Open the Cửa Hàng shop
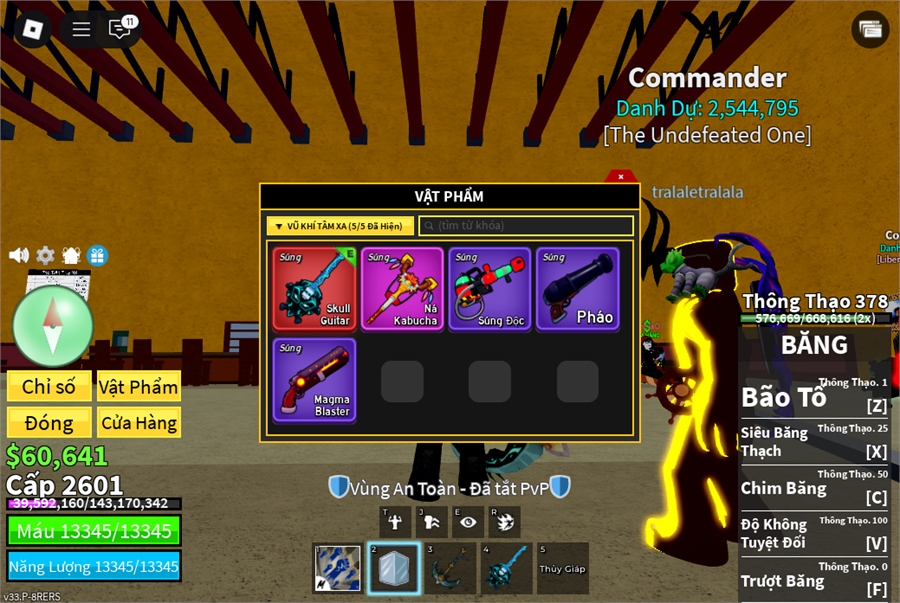This screenshot has width=900, height=603. [138, 423]
